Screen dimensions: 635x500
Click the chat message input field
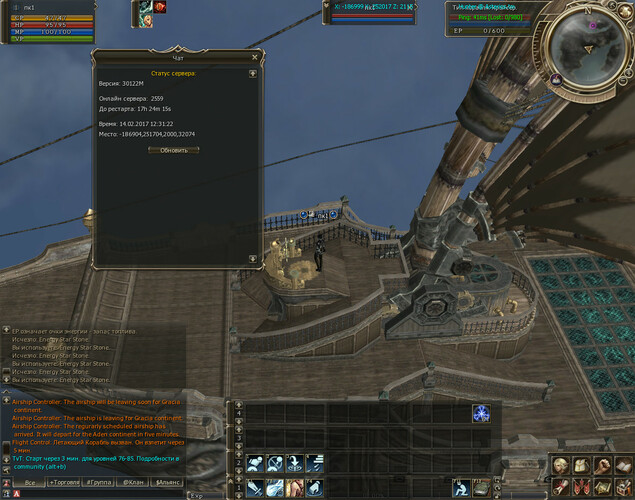(x=100, y=494)
